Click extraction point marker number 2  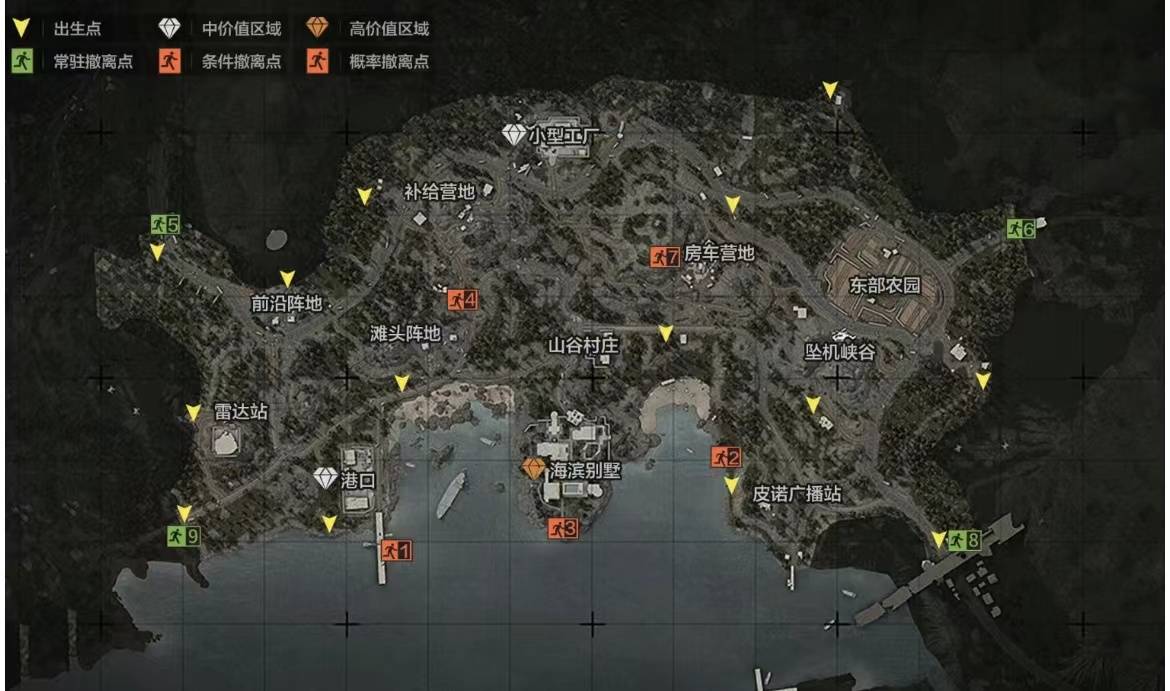pyautogui.click(x=726, y=458)
